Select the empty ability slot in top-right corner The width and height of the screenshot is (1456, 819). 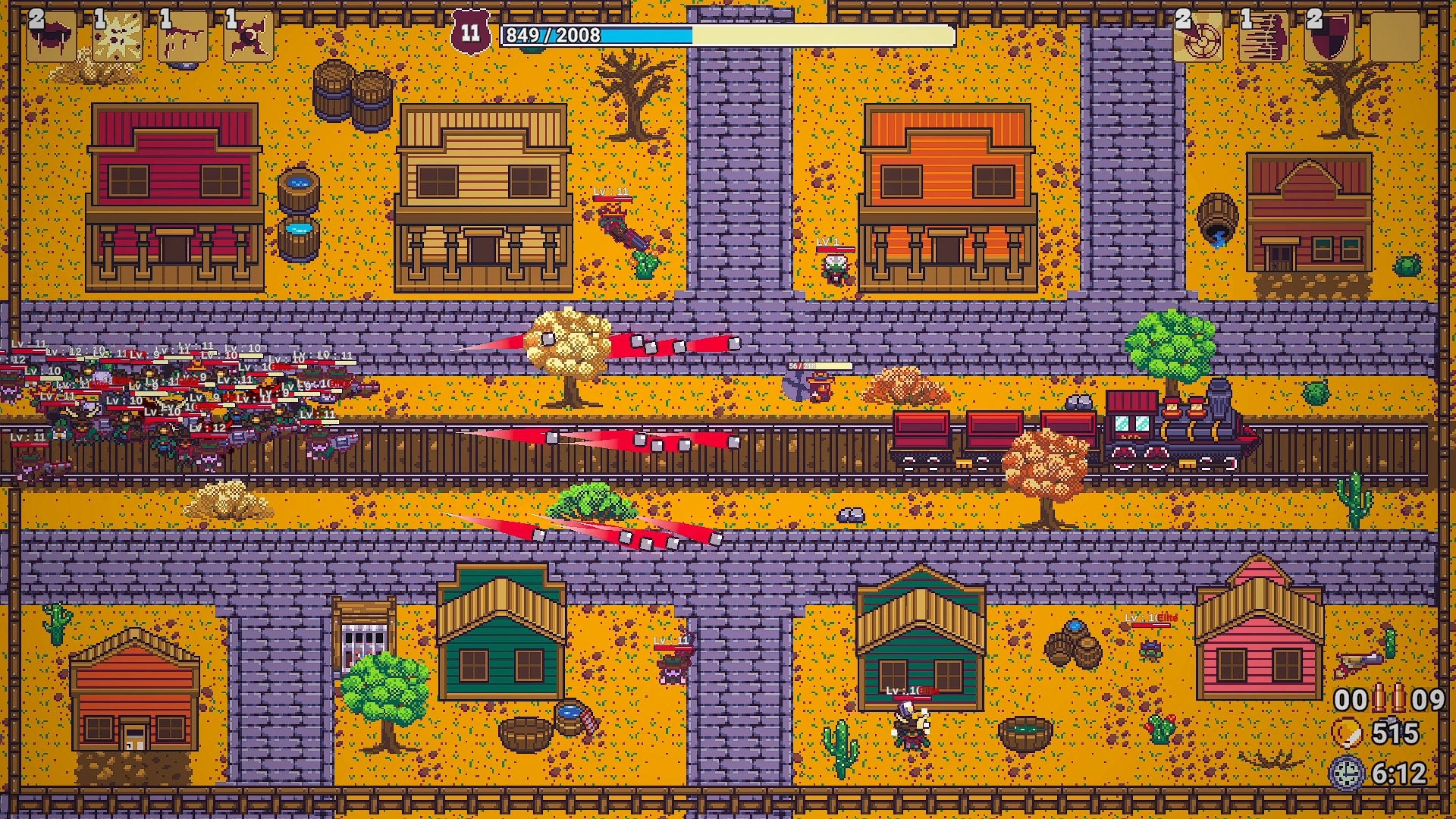coord(1398,38)
